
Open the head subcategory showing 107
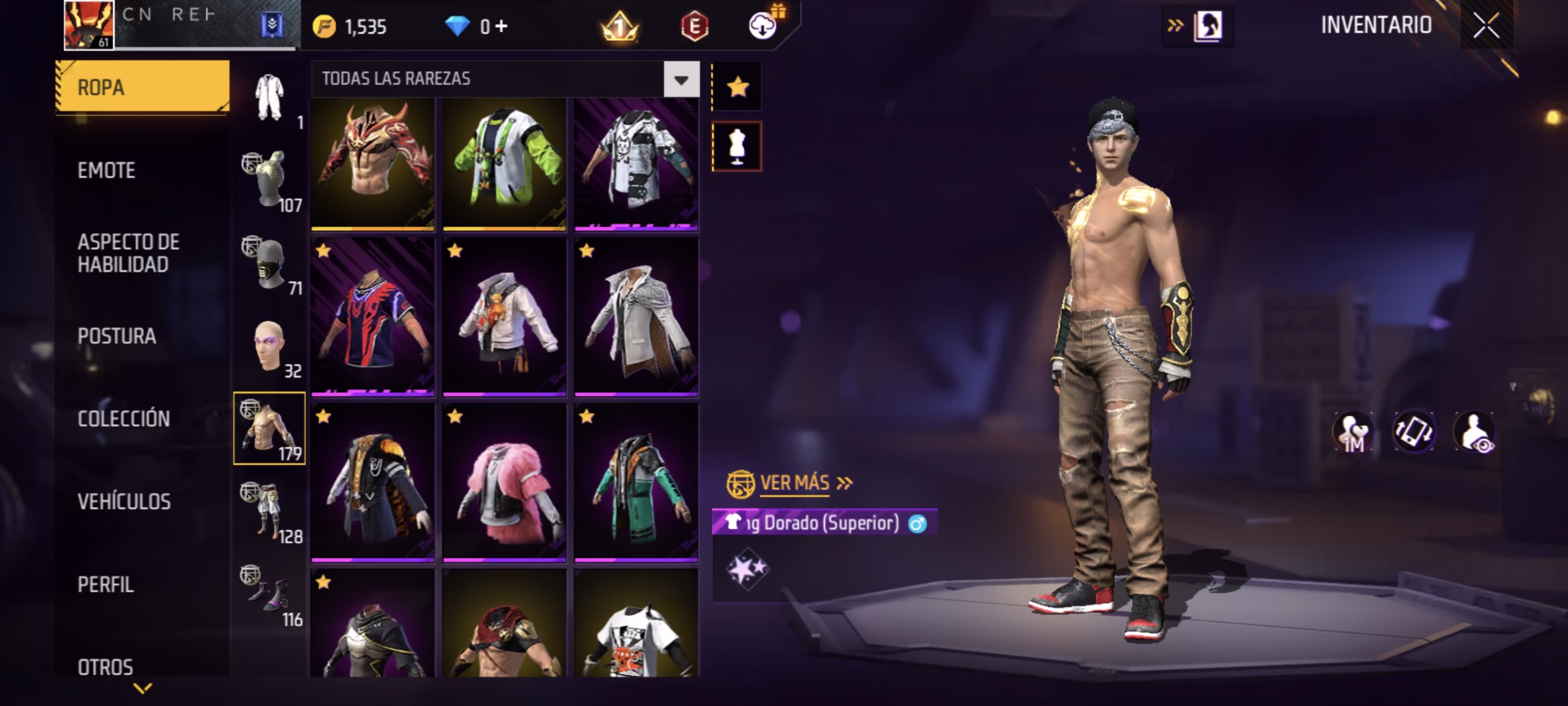(x=269, y=180)
